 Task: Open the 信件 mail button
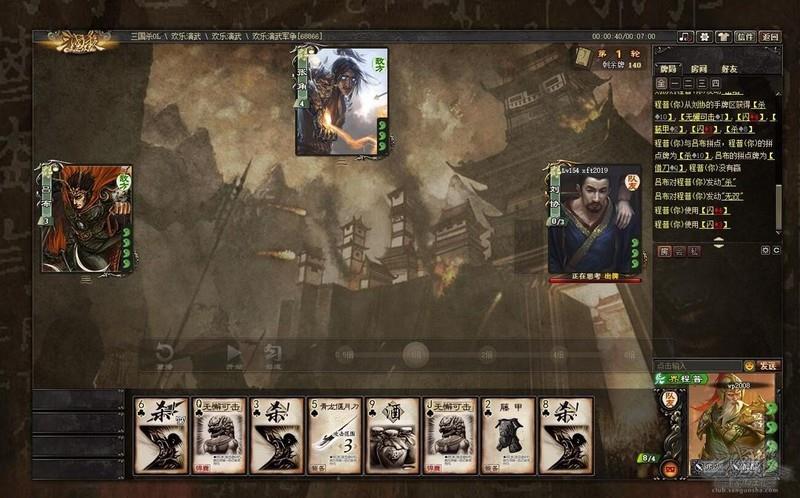[745, 36]
